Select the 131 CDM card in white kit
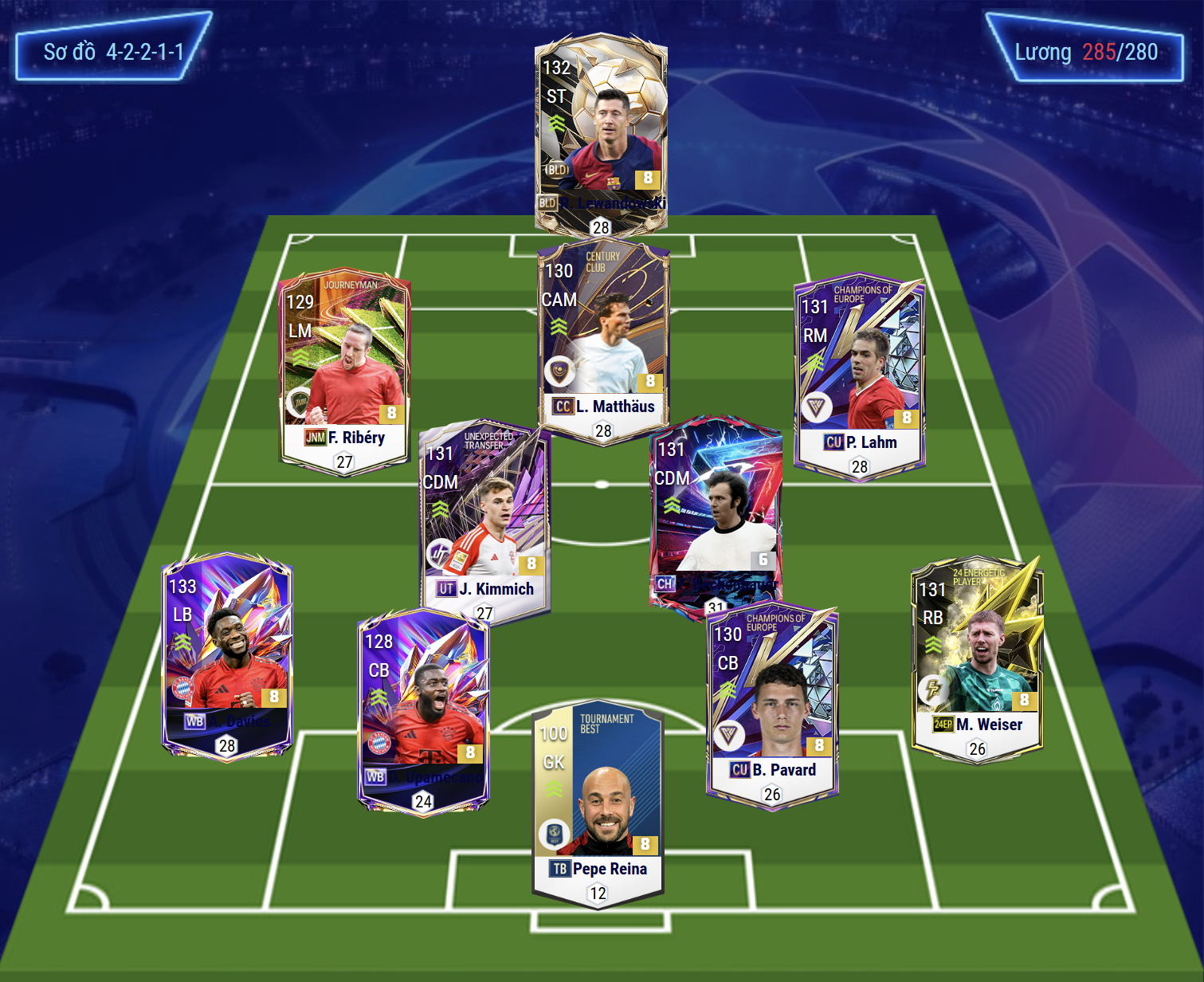The height and width of the screenshot is (982, 1204). 716,510
